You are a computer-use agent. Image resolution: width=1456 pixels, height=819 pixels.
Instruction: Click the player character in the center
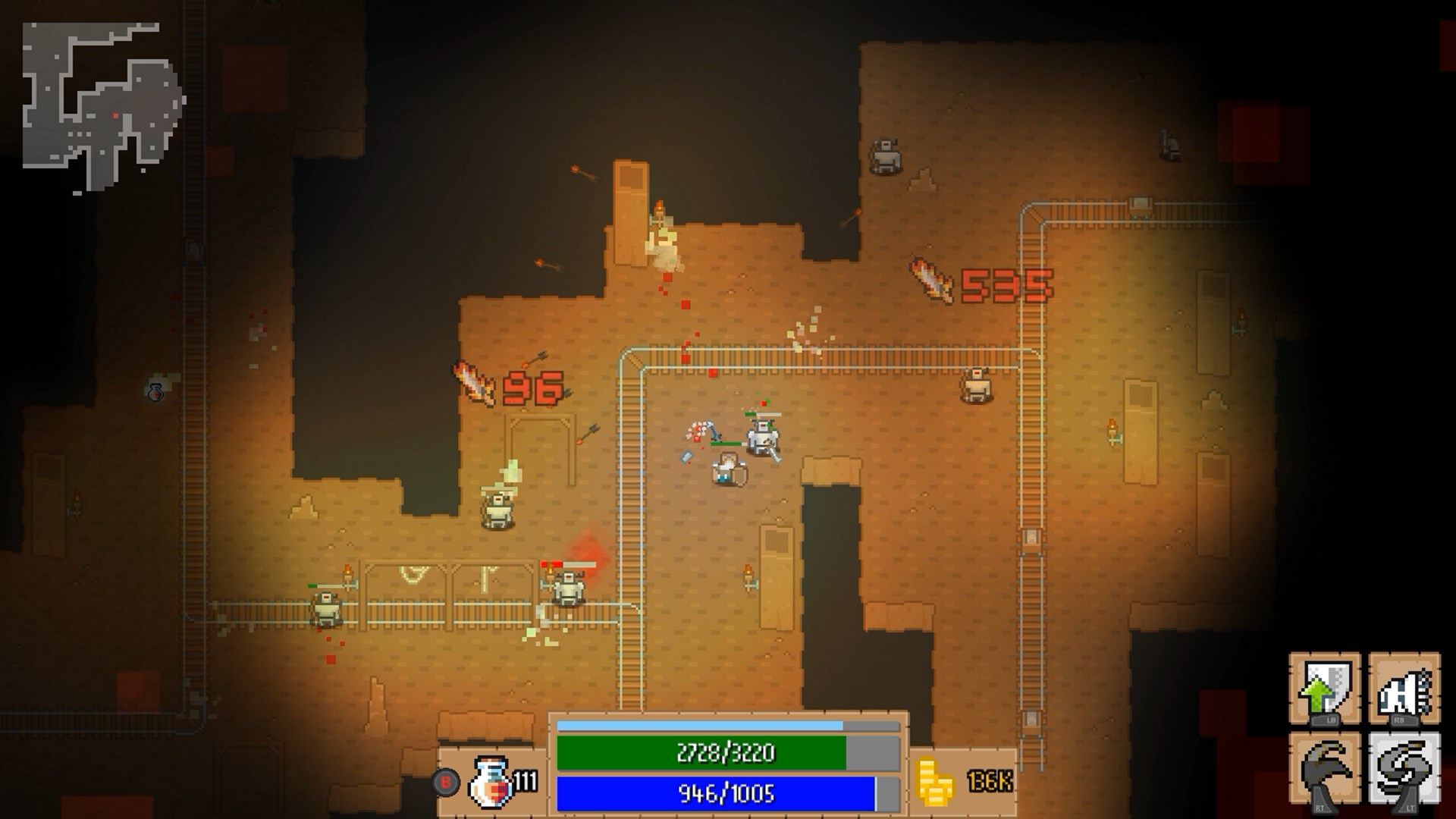click(x=730, y=468)
